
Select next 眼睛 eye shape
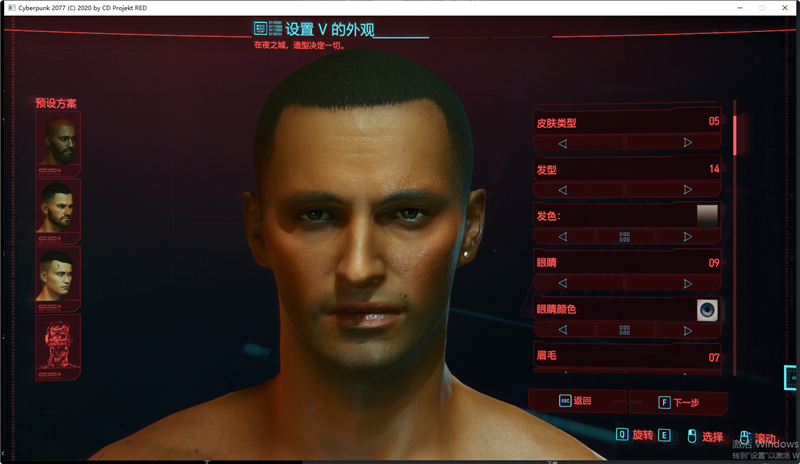click(688, 283)
